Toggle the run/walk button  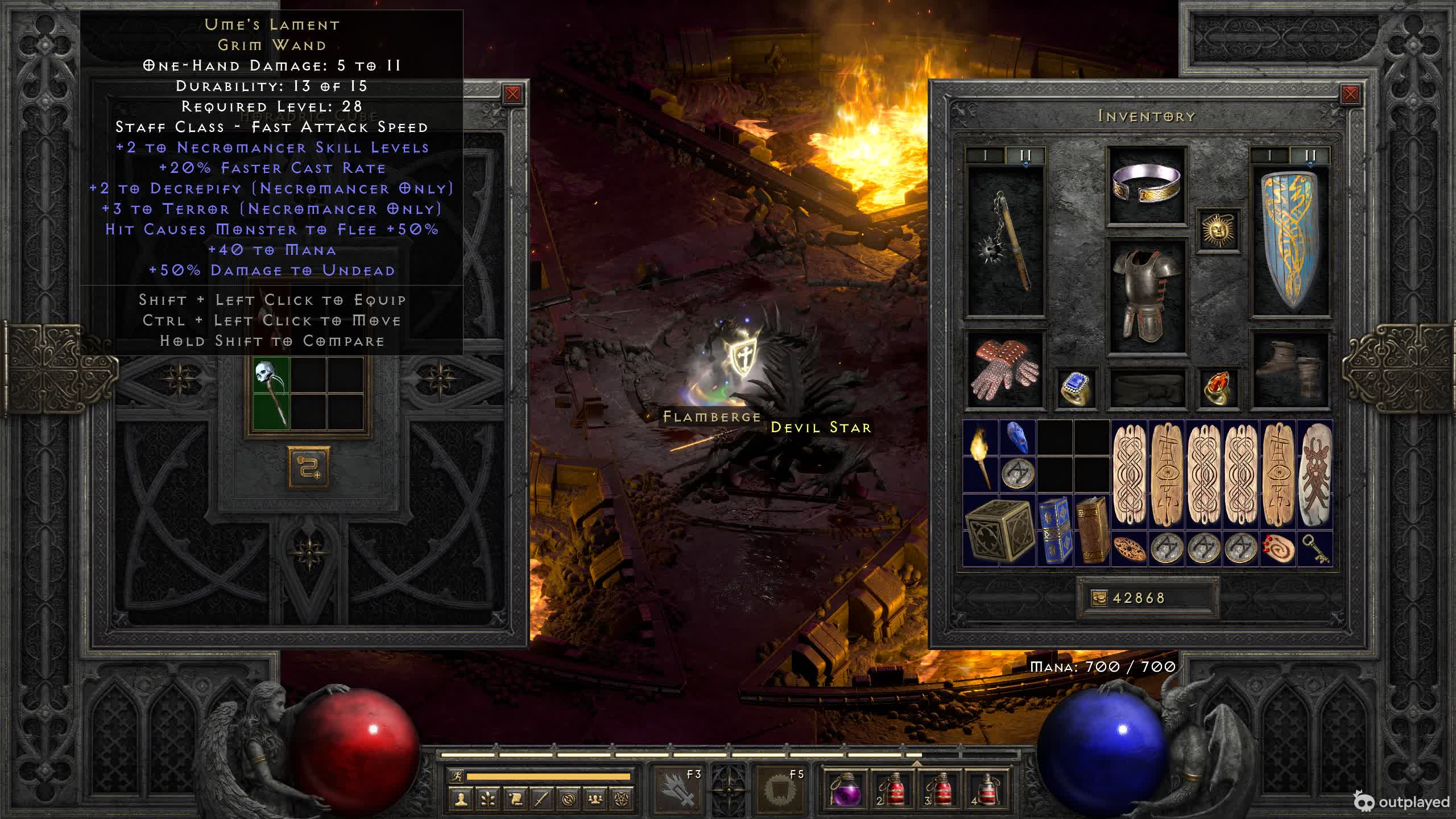456,776
